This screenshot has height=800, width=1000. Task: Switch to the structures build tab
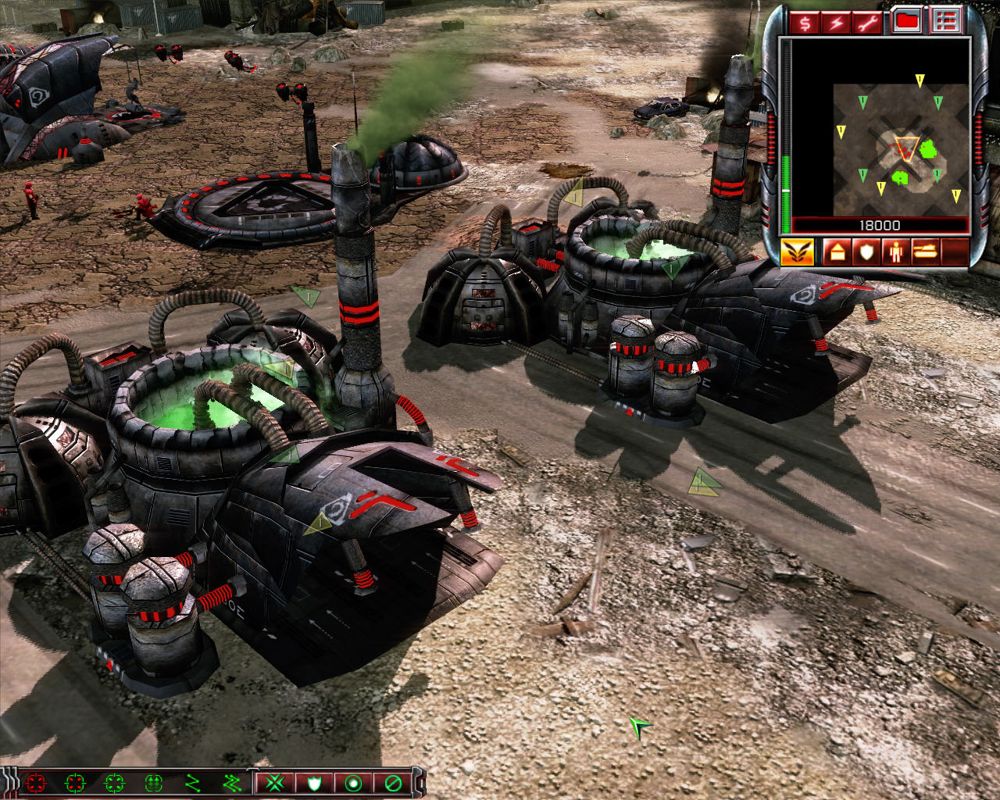836,250
